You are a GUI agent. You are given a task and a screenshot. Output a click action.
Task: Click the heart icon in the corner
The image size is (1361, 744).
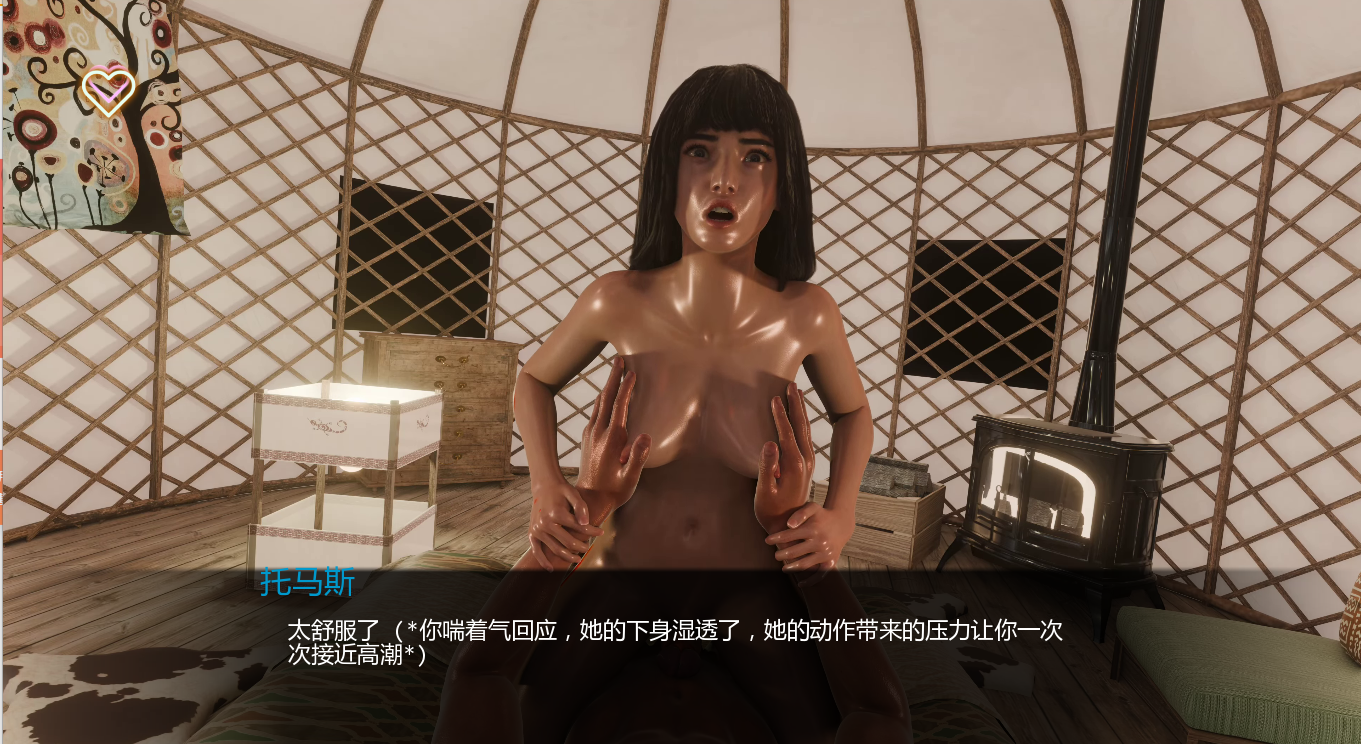tap(108, 92)
